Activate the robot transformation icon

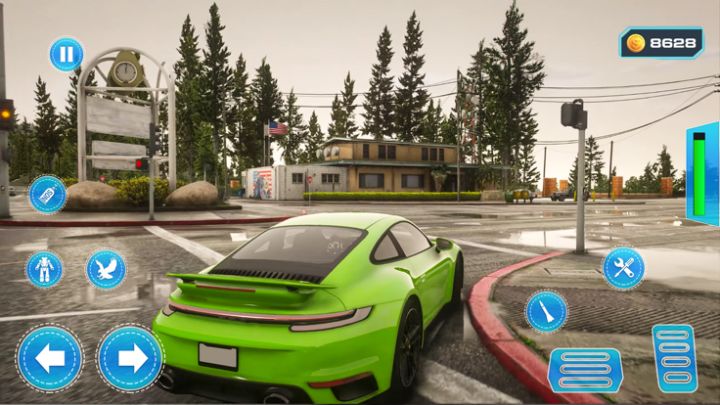44,269
